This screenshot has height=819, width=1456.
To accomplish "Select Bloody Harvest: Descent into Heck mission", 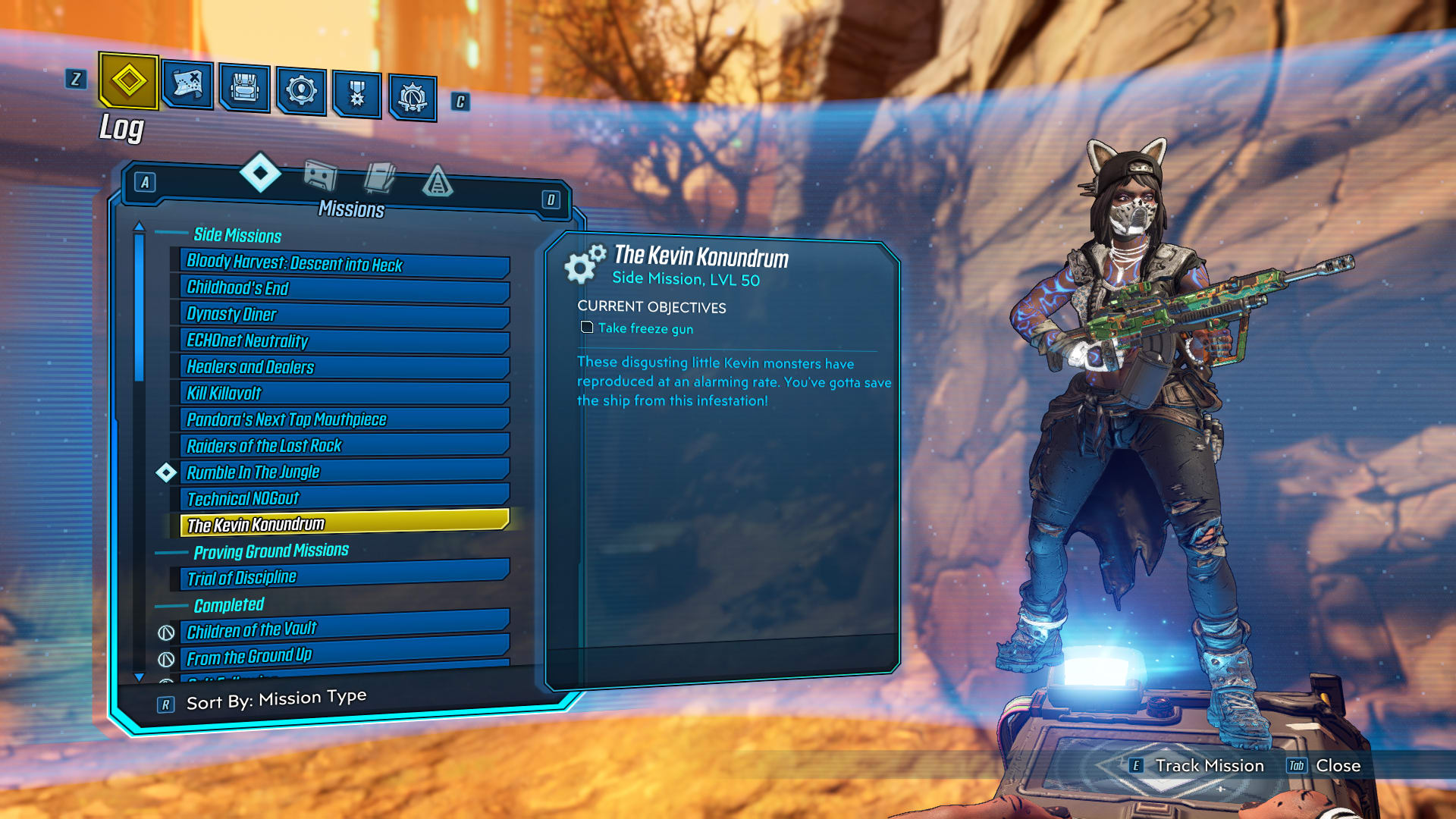I will [345, 264].
